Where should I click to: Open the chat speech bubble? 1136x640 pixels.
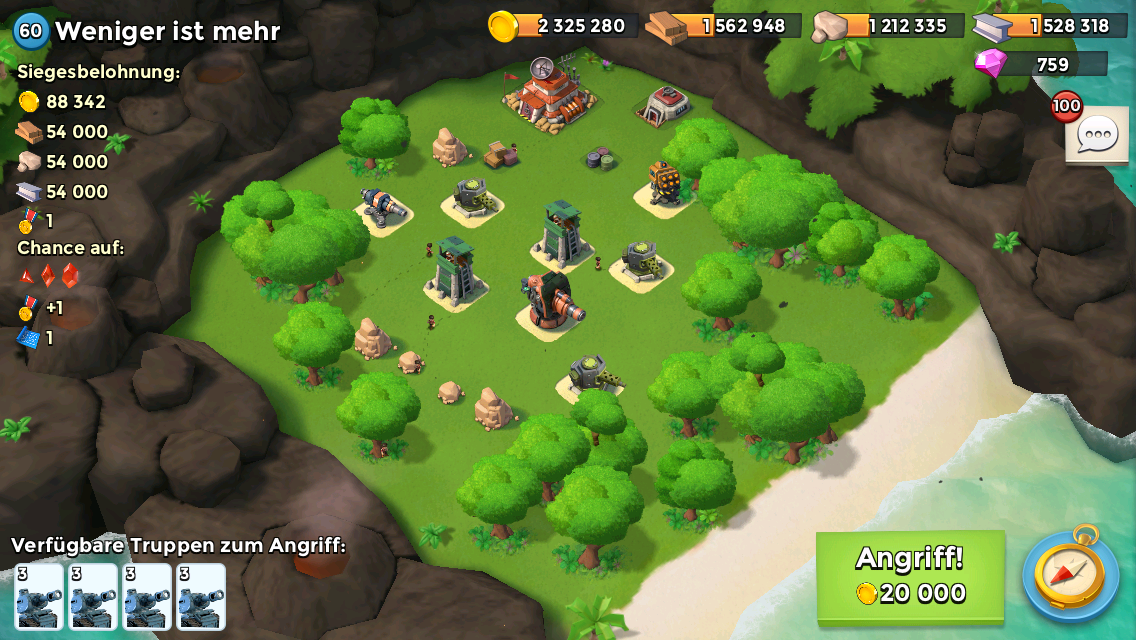pyautogui.click(x=1097, y=134)
